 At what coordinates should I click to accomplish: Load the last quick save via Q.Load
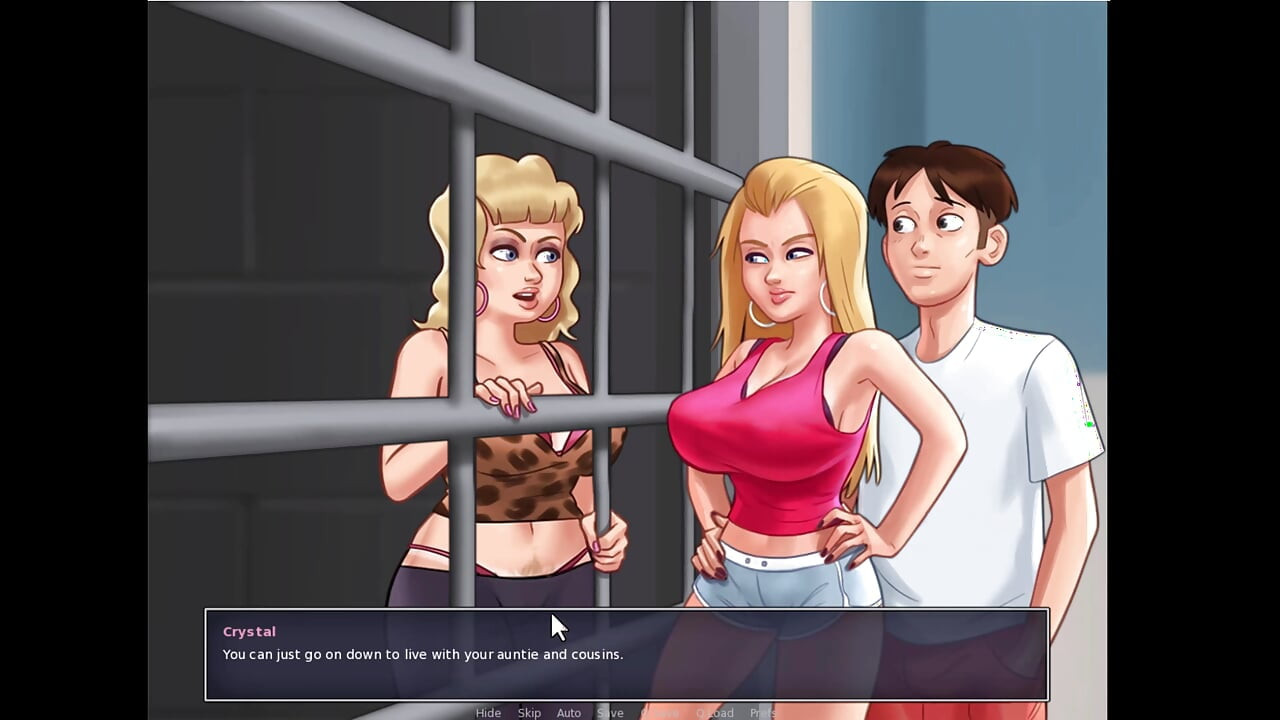click(x=716, y=713)
